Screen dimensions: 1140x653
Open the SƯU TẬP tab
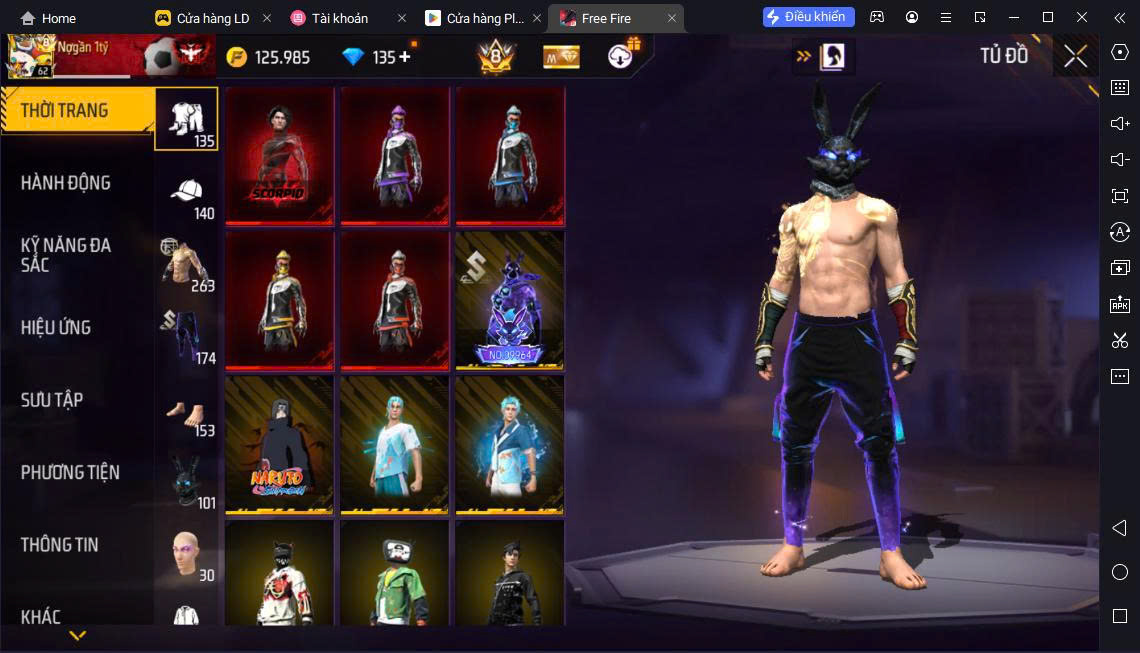(52, 400)
